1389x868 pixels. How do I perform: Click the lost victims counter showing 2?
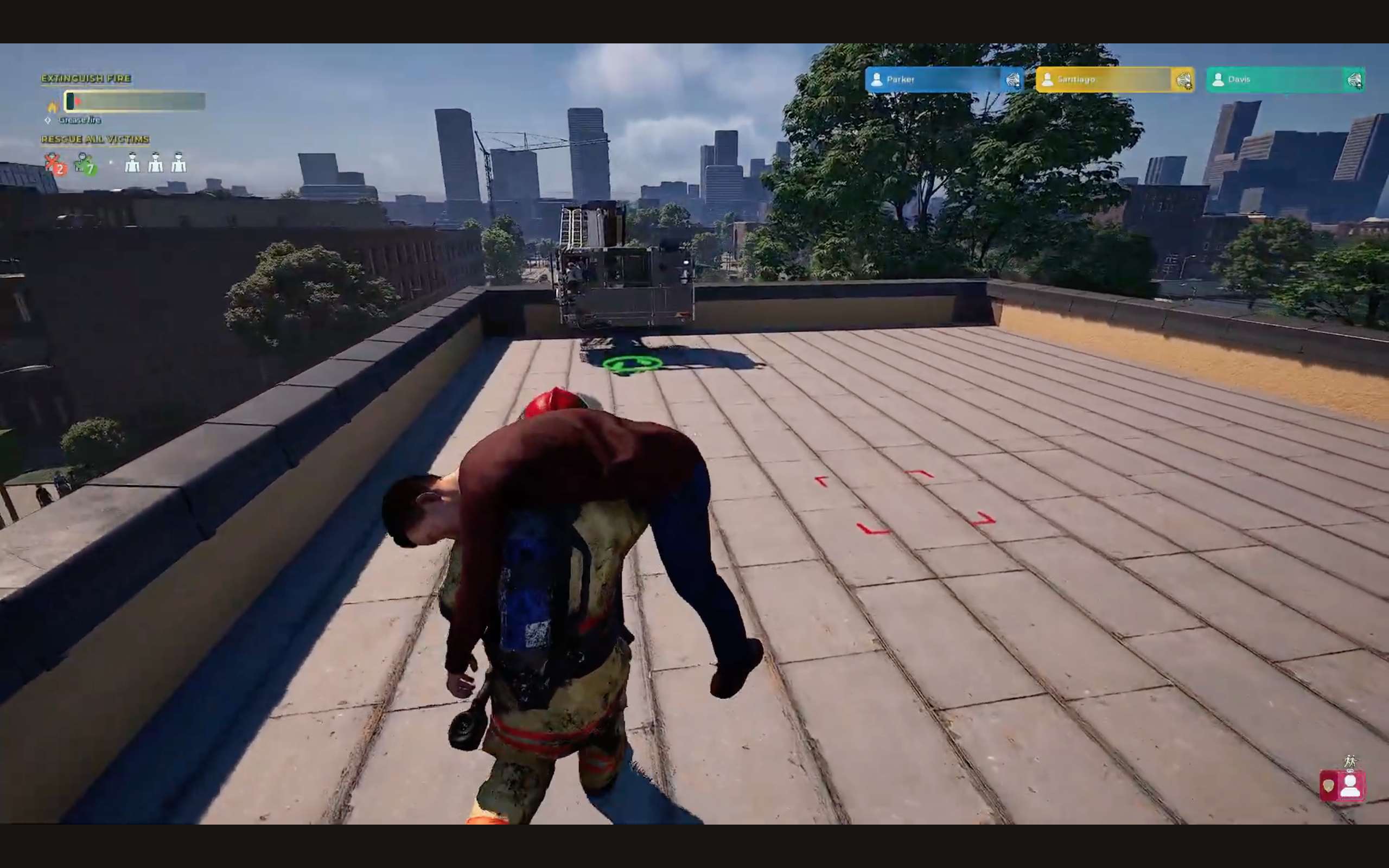(54, 164)
